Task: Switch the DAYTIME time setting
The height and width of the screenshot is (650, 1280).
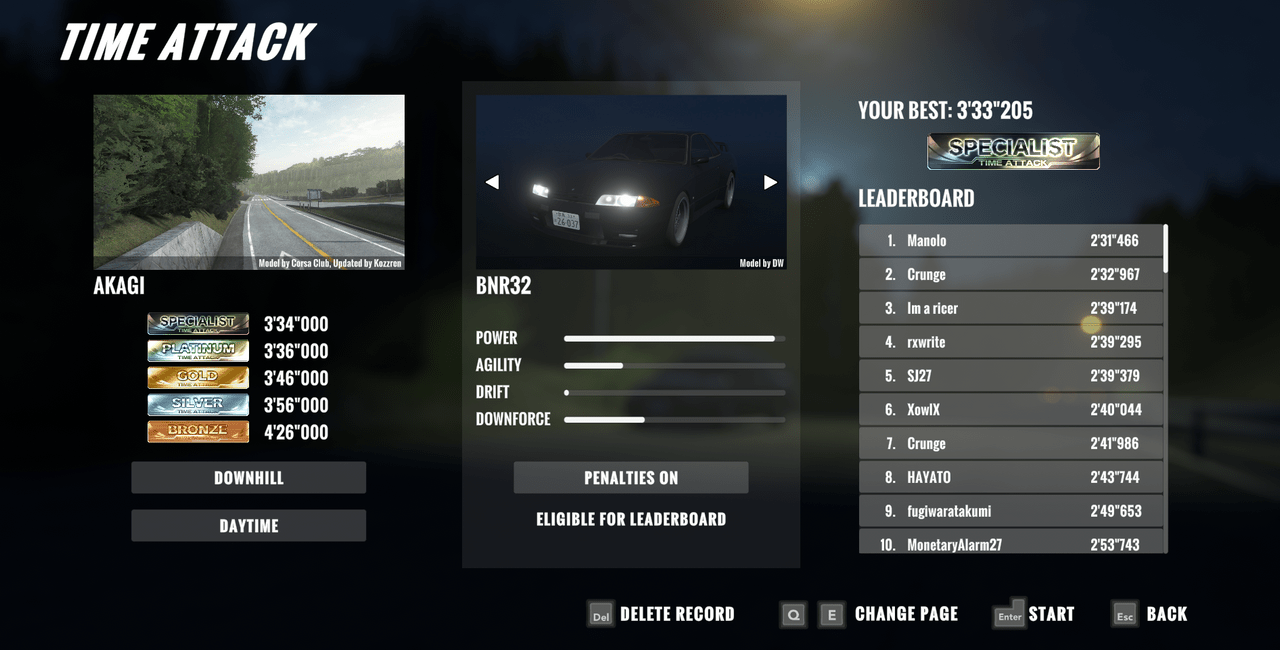Action: [x=248, y=526]
